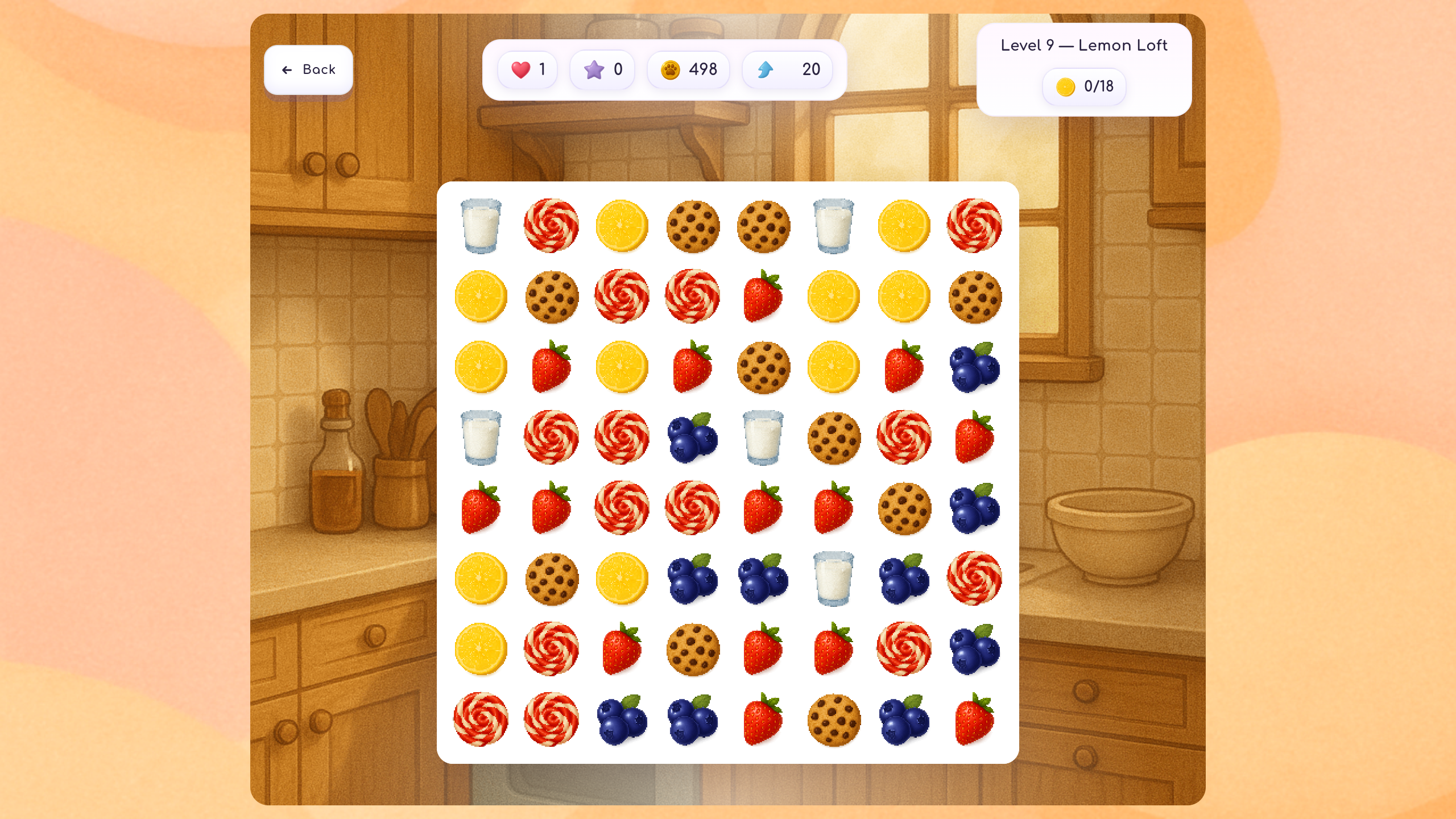Open the lemon goal counter showing 0/18
1456x819 pixels.
tap(1083, 86)
